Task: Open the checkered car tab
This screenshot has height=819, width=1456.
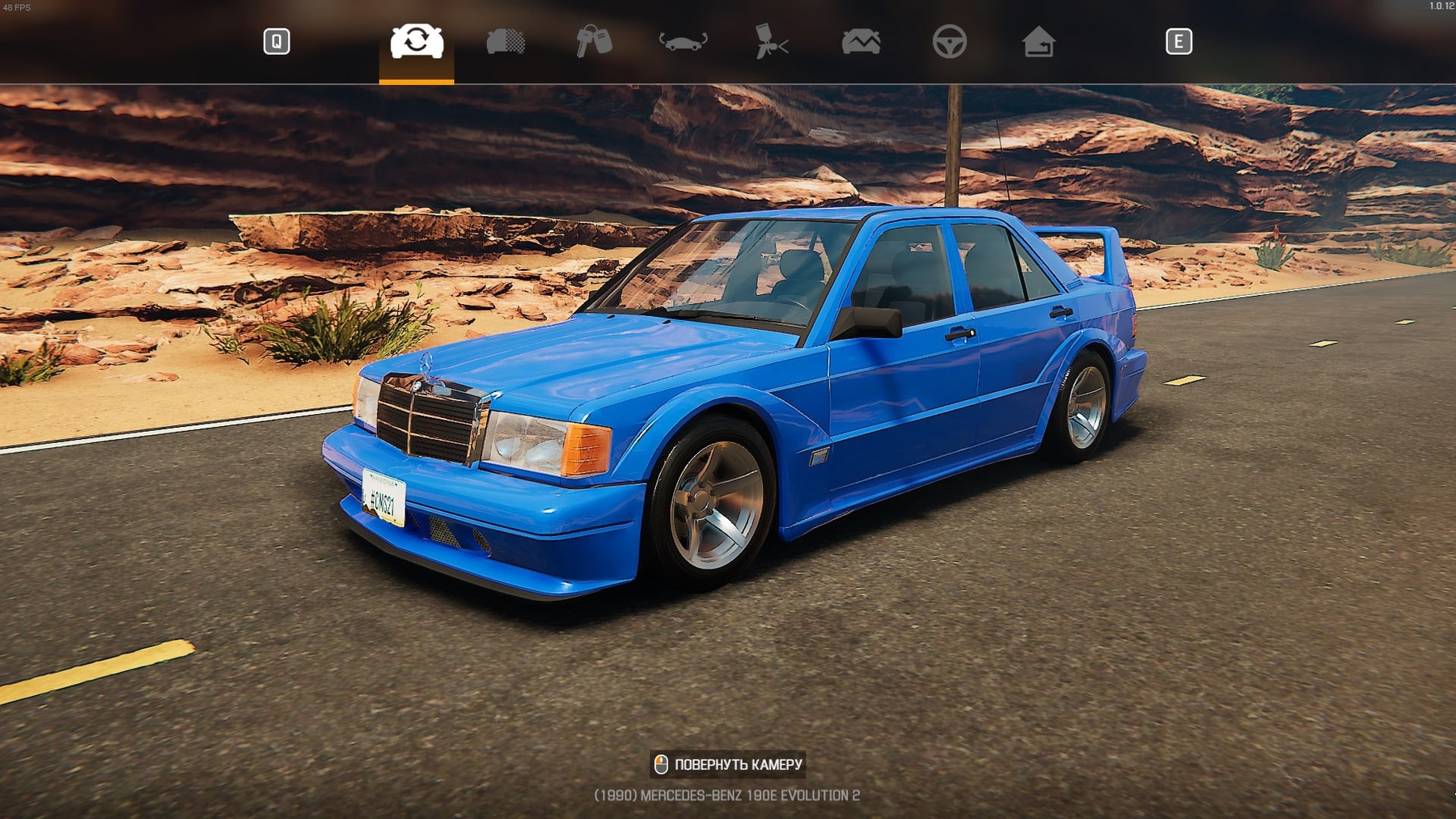Action: click(506, 41)
